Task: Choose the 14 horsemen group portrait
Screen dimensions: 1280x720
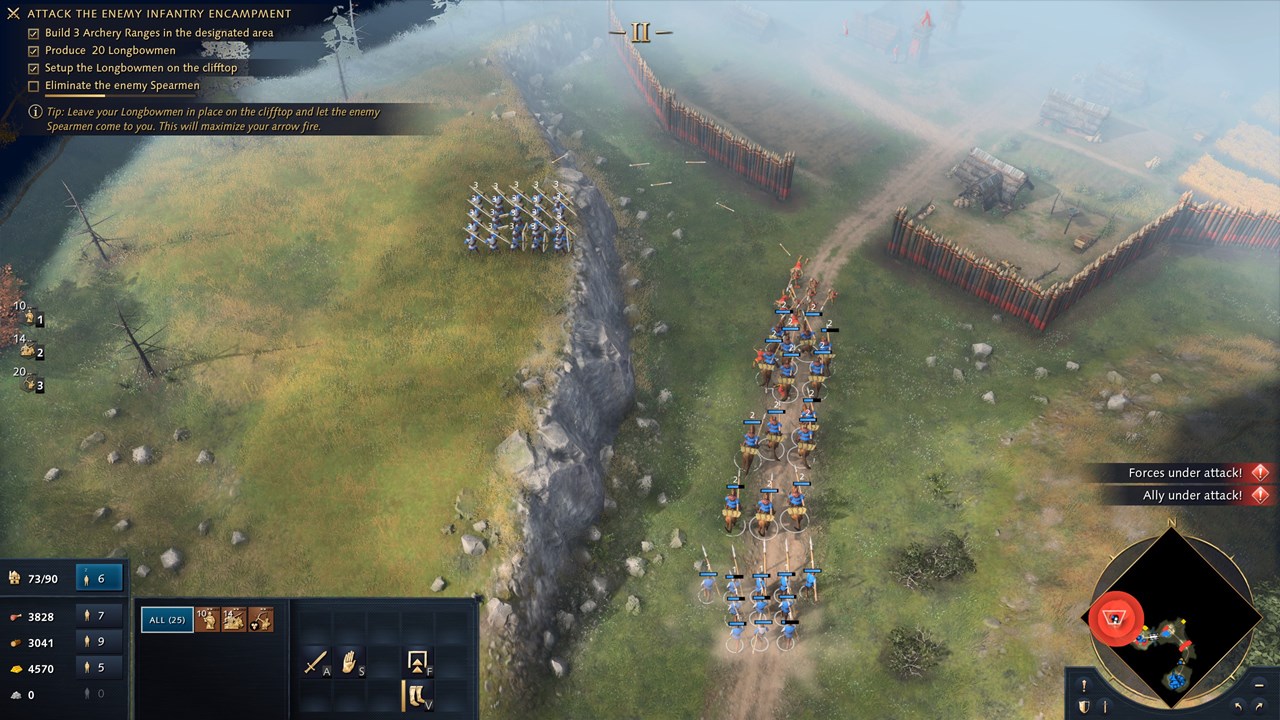Action: click(234, 620)
